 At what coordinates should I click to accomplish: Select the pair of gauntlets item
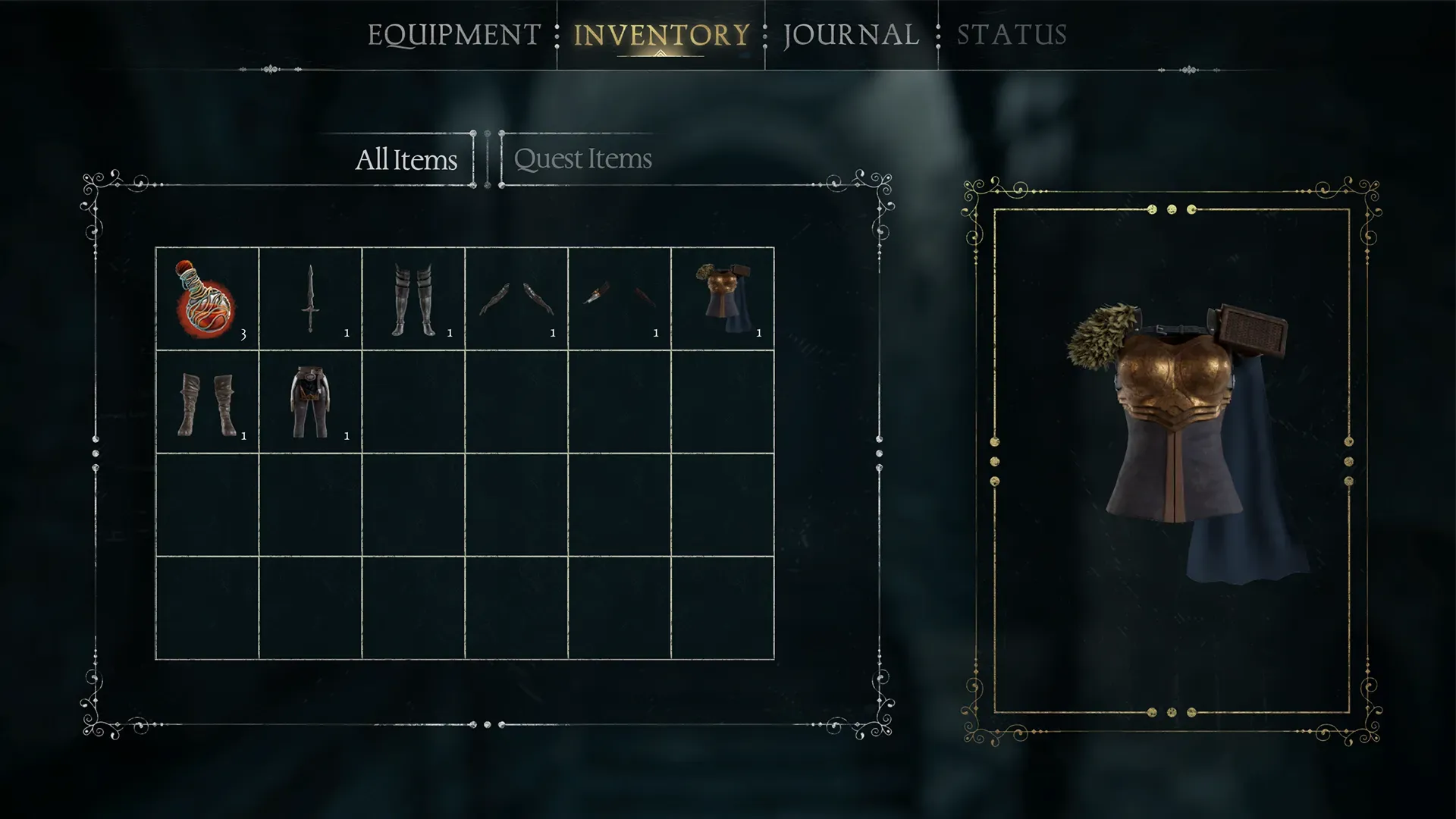point(516,297)
